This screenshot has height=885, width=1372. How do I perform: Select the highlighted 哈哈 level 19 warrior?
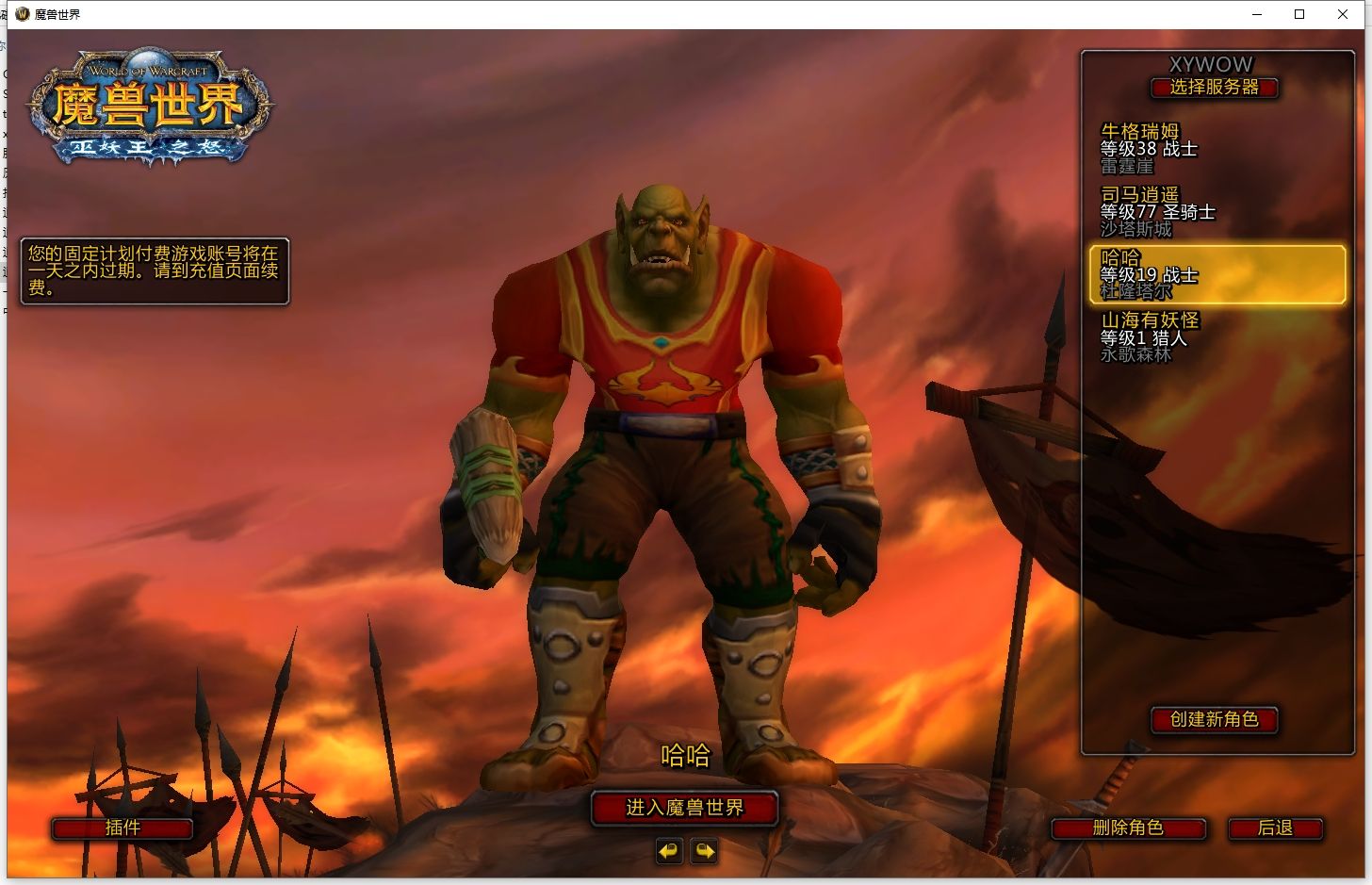coord(1216,275)
